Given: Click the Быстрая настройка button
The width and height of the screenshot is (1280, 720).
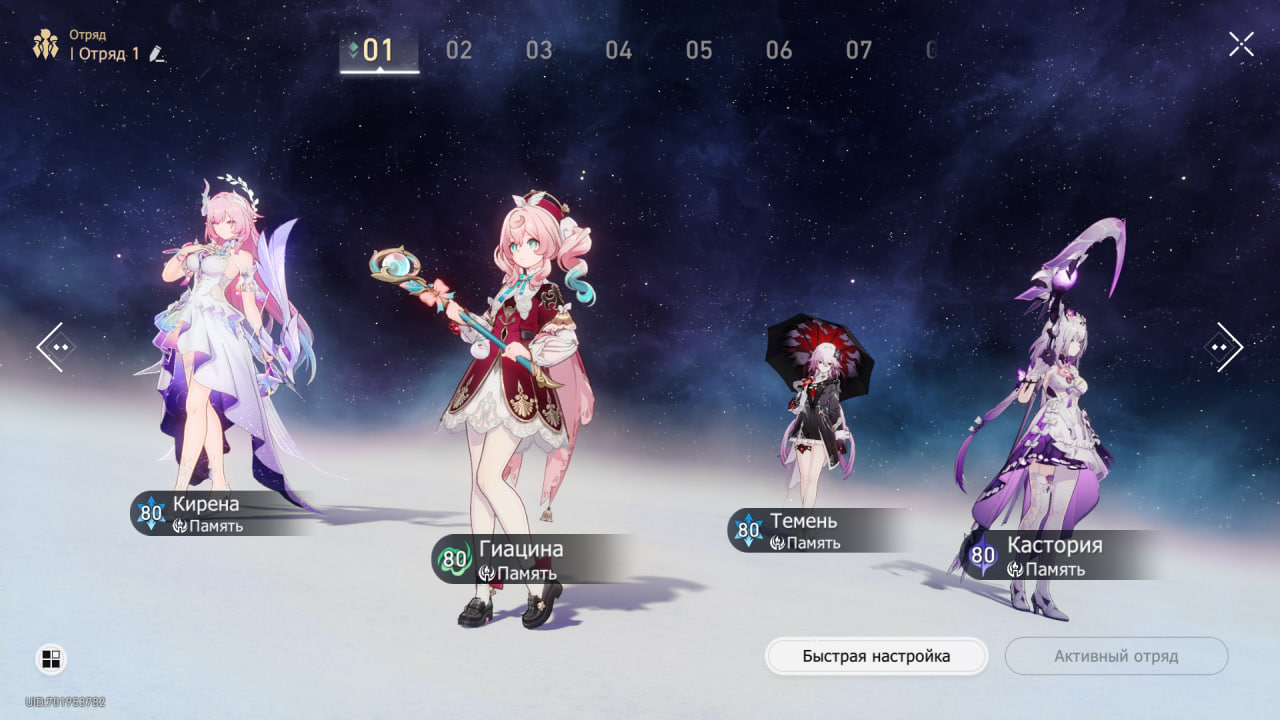Looking at the screenshot, I should (876, 656).
